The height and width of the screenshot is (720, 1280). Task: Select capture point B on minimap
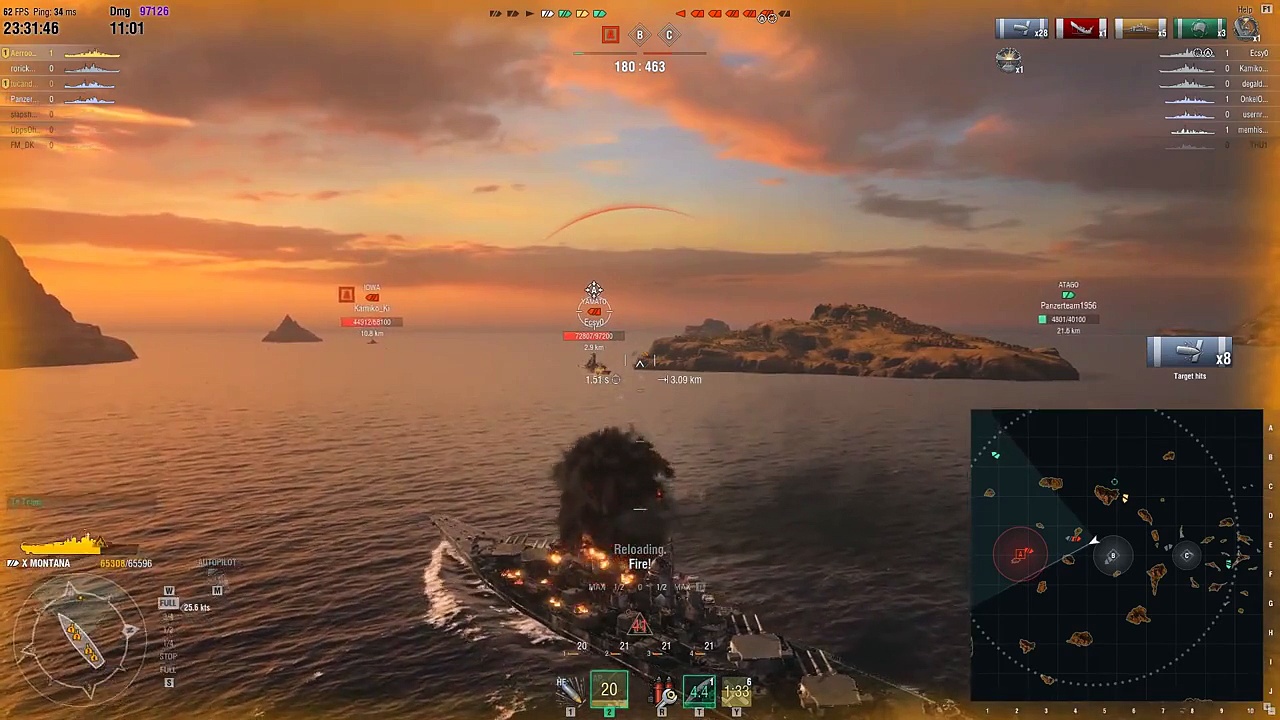1112,556
